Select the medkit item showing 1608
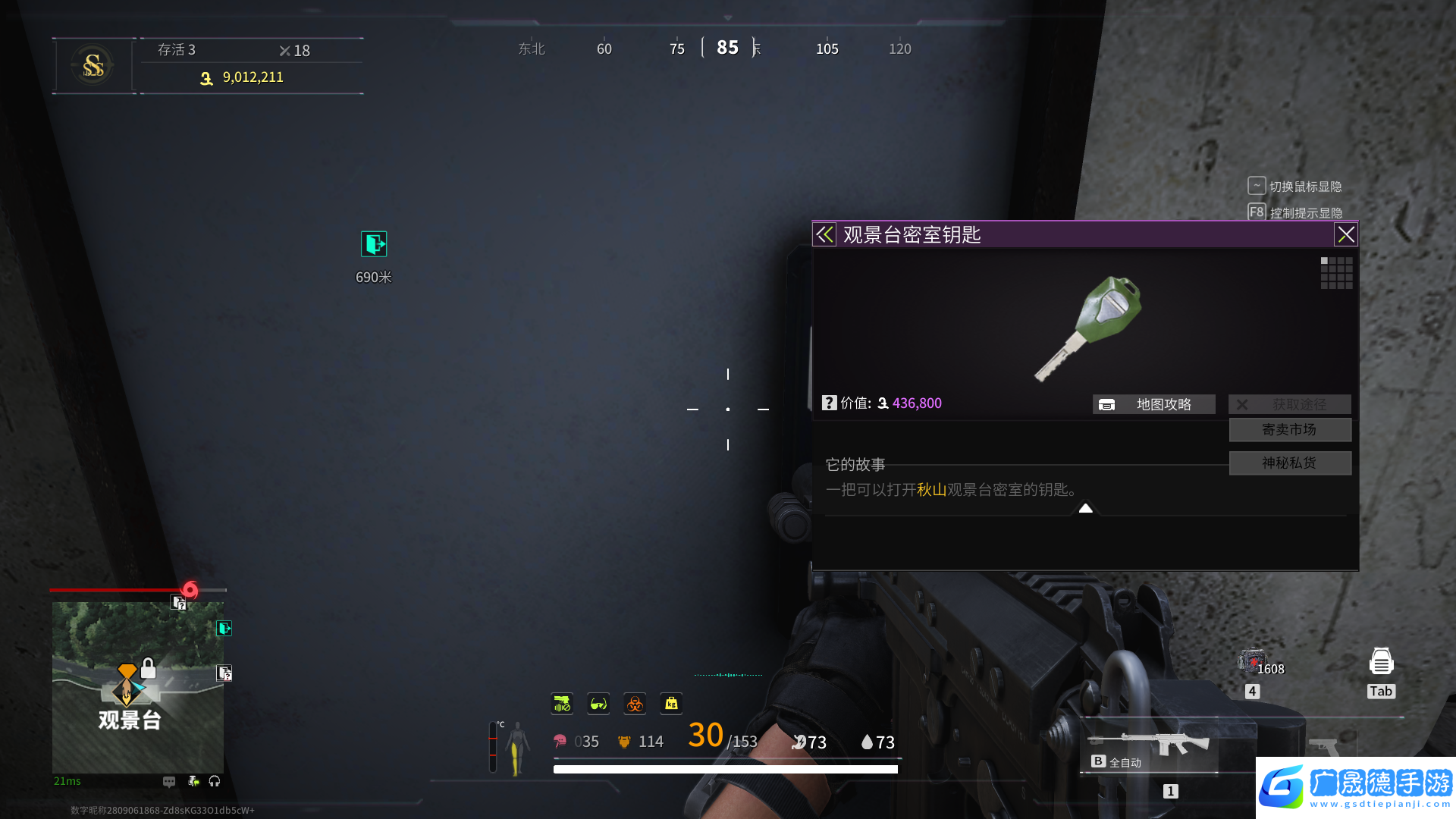The width and height of the screenshot is (1456, 819). [x=1252, y=661]
